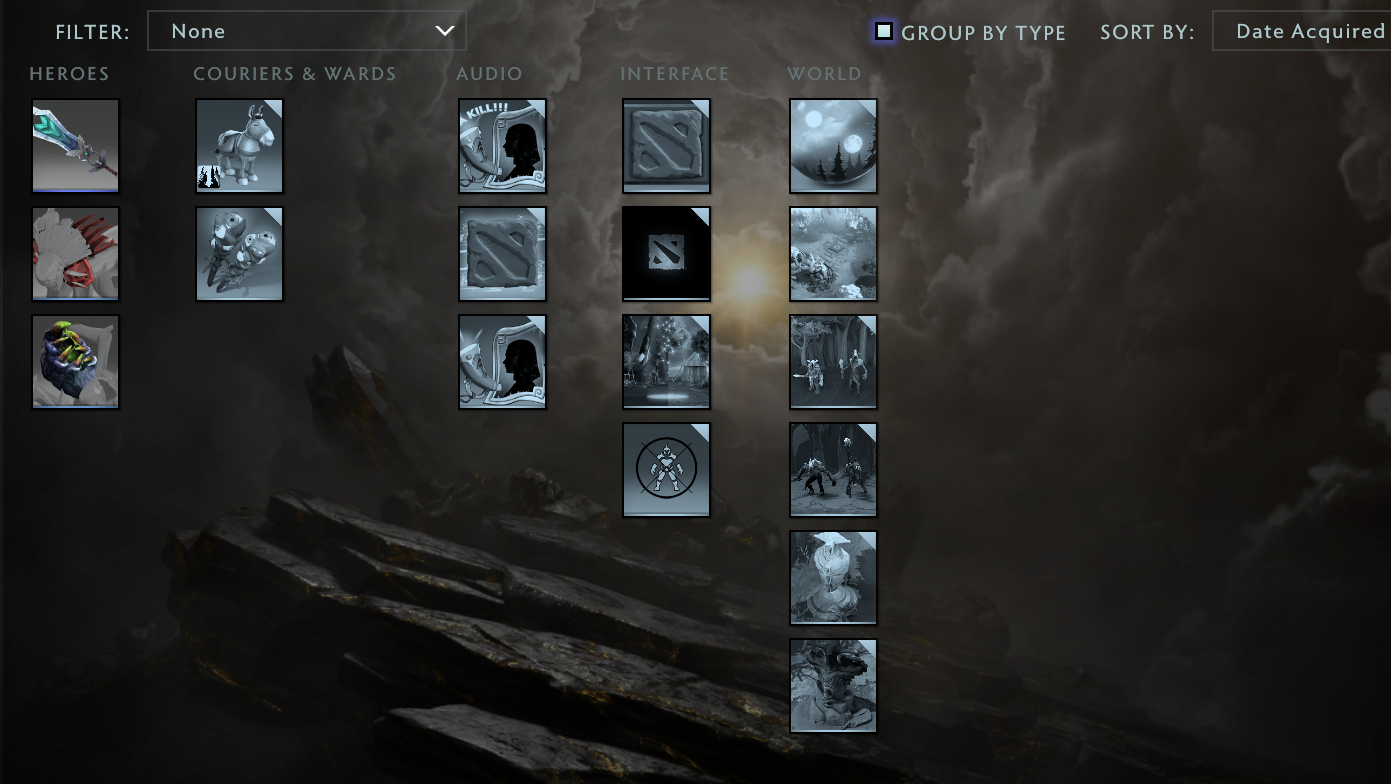
Task: Select the red hero item below the sword
Action: [75, 253]
